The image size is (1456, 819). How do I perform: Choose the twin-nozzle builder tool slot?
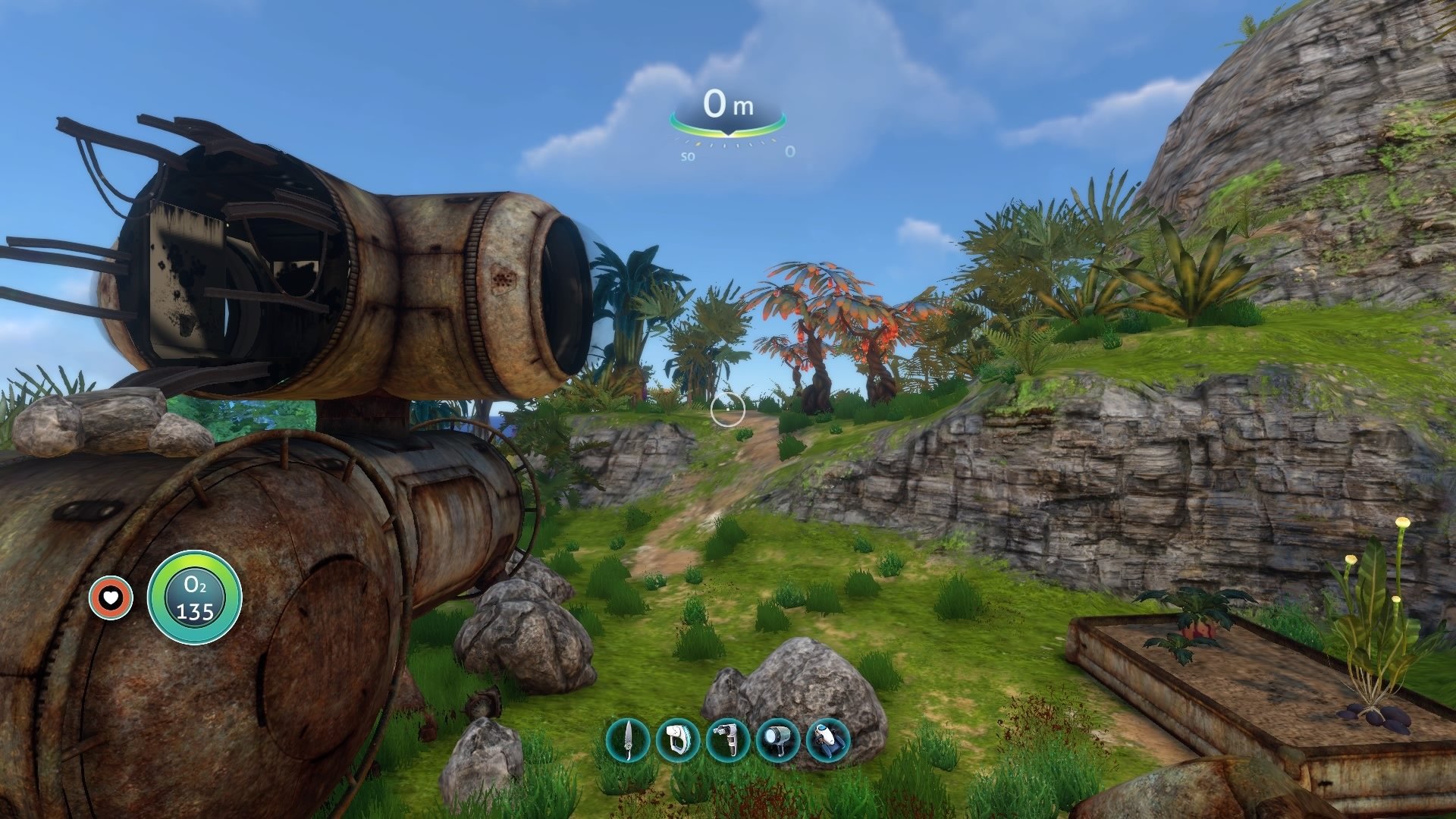(728, 739)
